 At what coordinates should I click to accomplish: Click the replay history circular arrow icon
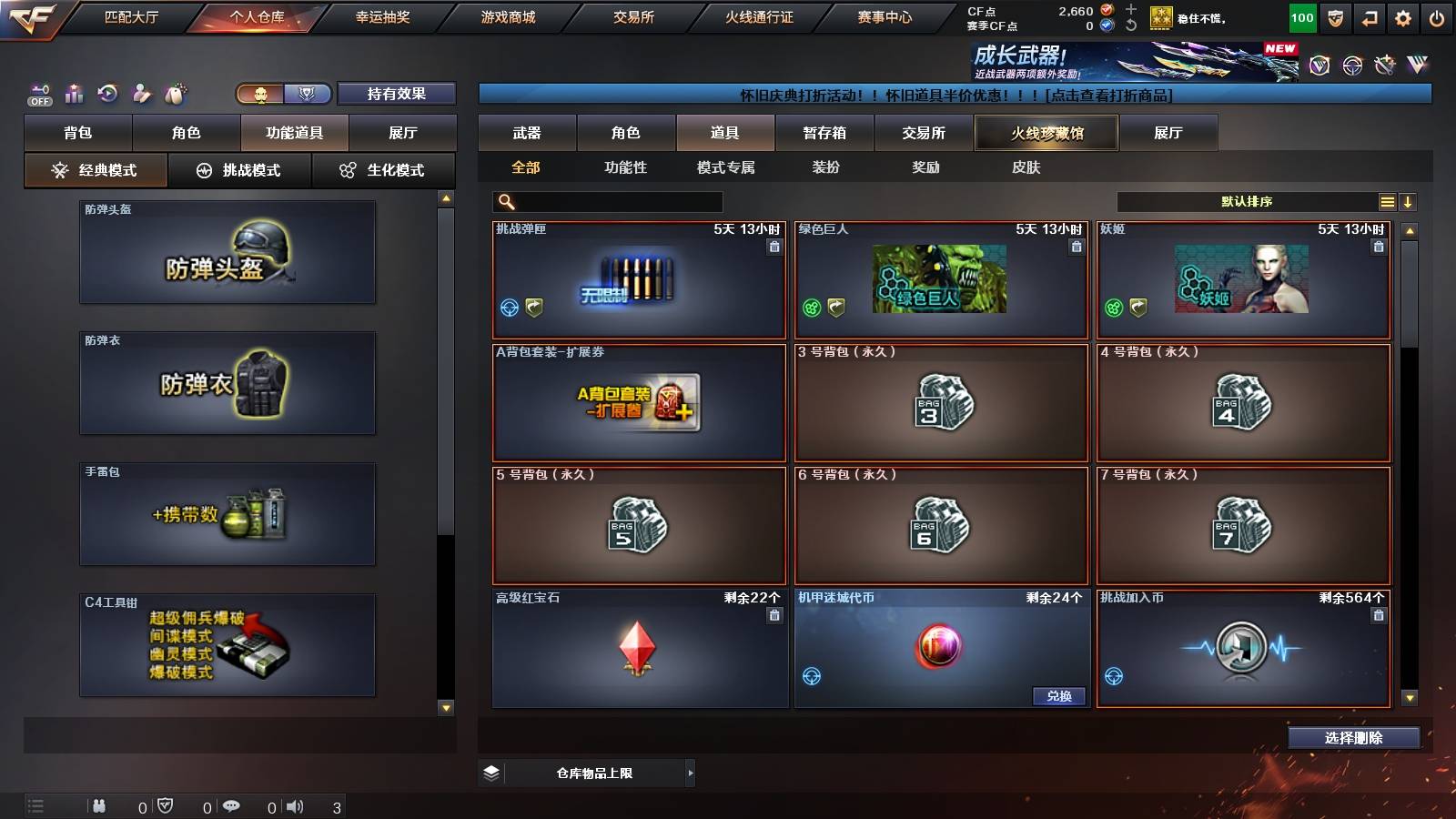(x=107, y=92)
